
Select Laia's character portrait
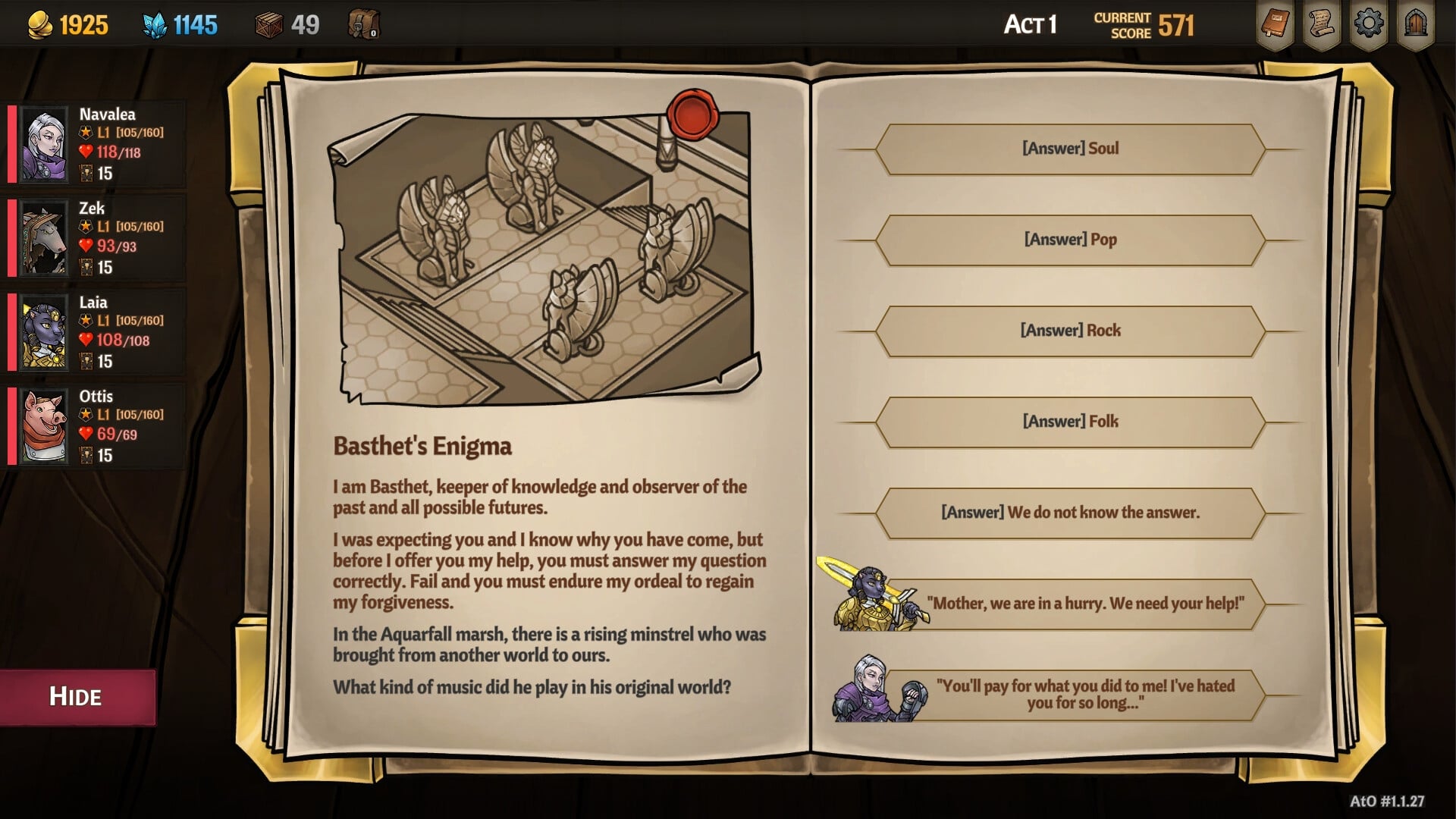pos(45,332)
